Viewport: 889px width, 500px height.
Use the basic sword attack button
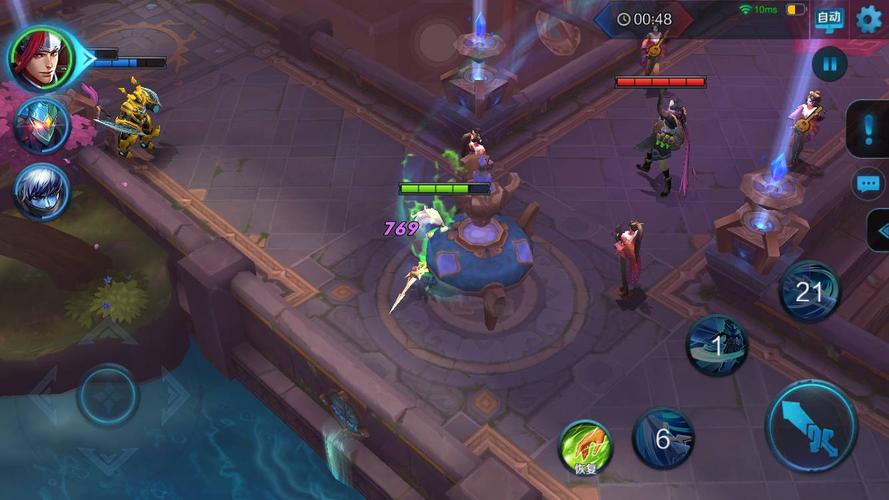pyautogui.click(x=811, y=426)
